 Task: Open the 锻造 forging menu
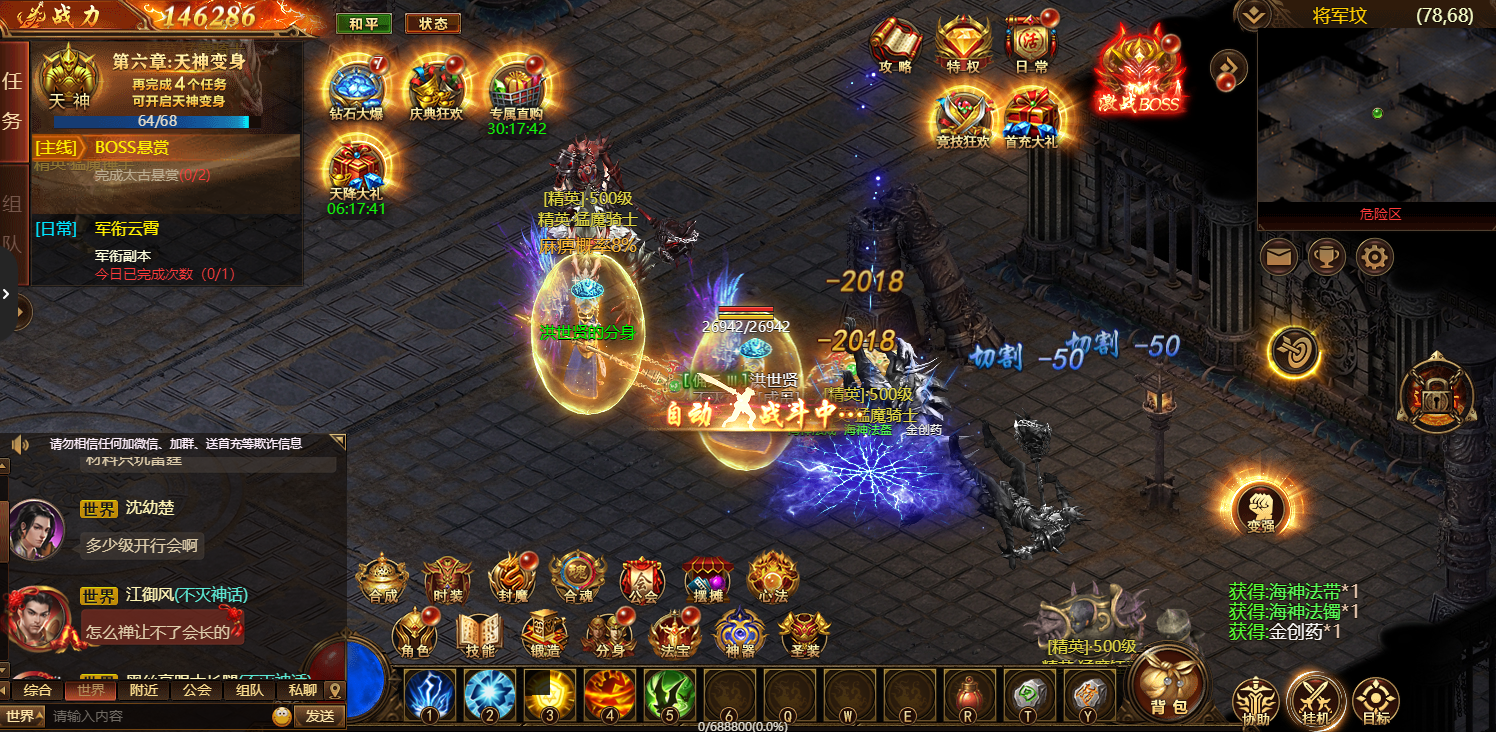pyautogui.click(x=545, y=634)
